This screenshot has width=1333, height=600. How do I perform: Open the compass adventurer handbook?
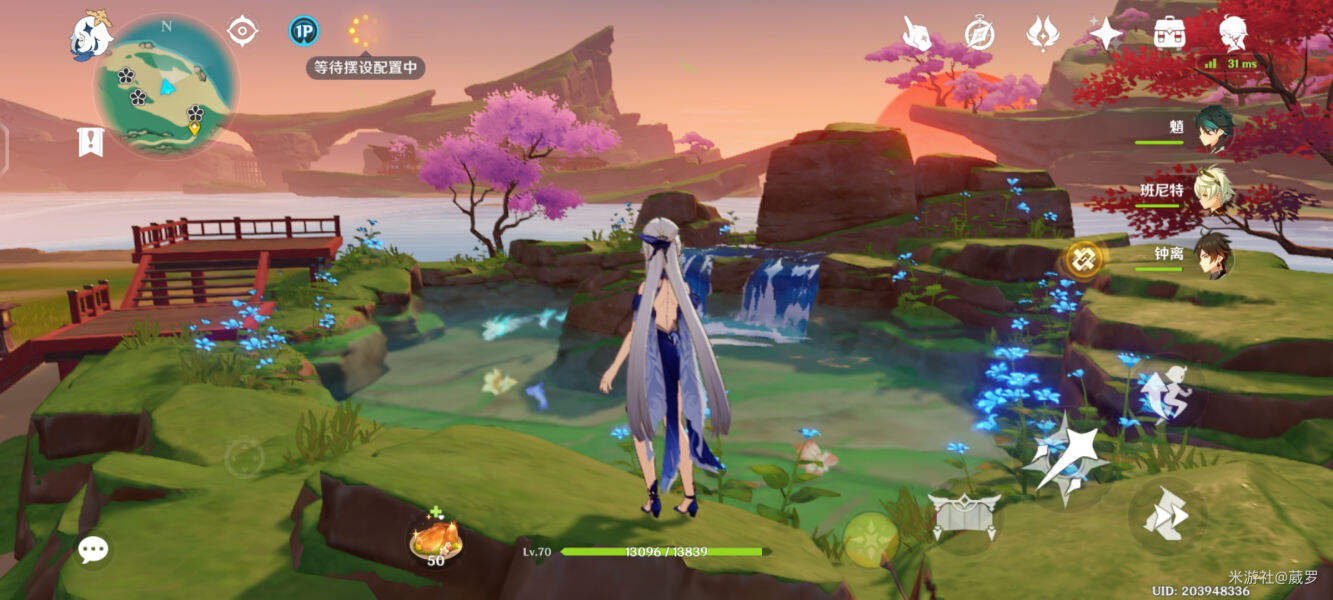(x=979, y=33)
